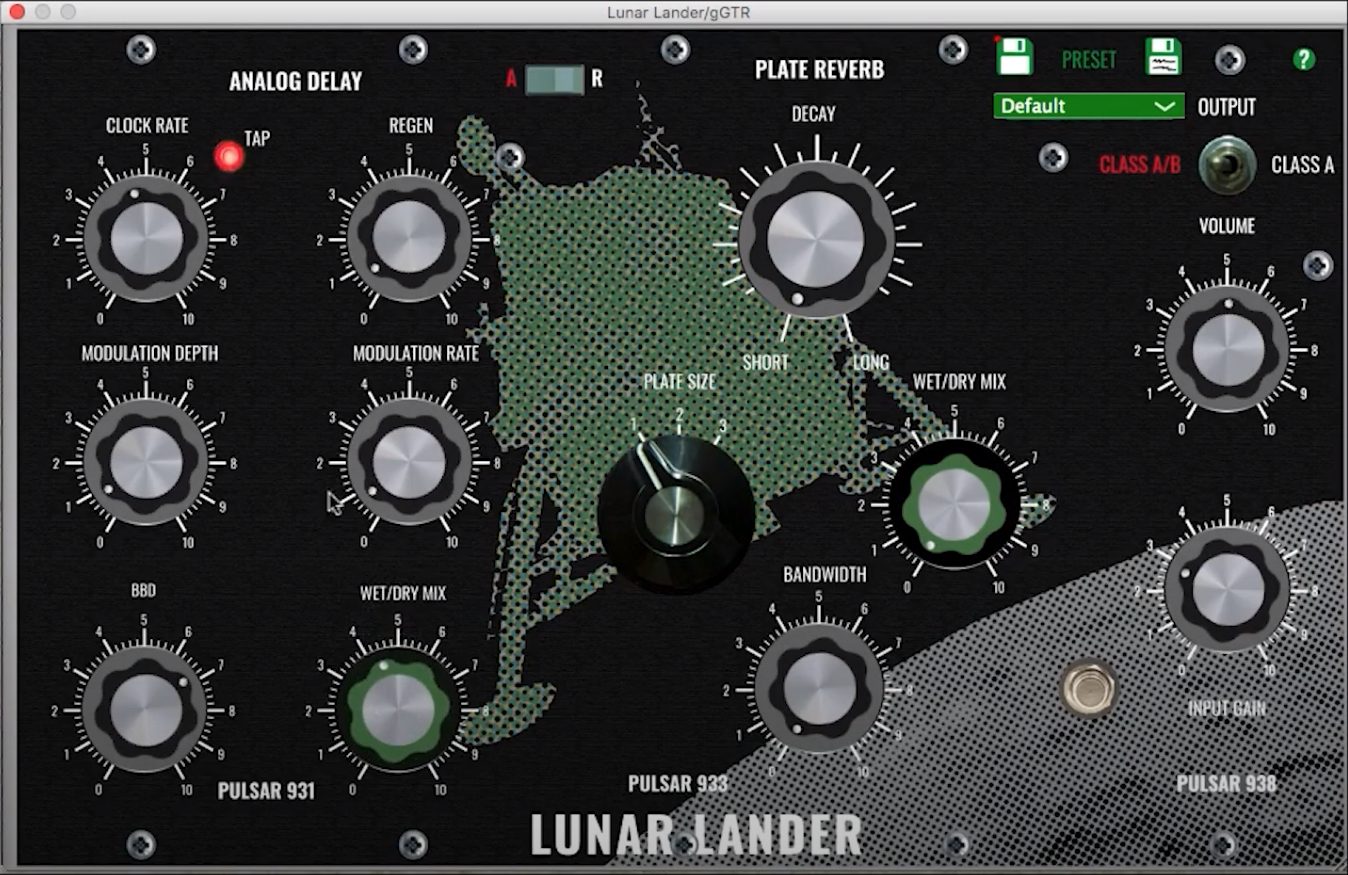Open help via the green question mark icon
Screen dimensions: 1348x875
tap(1302, 60)
